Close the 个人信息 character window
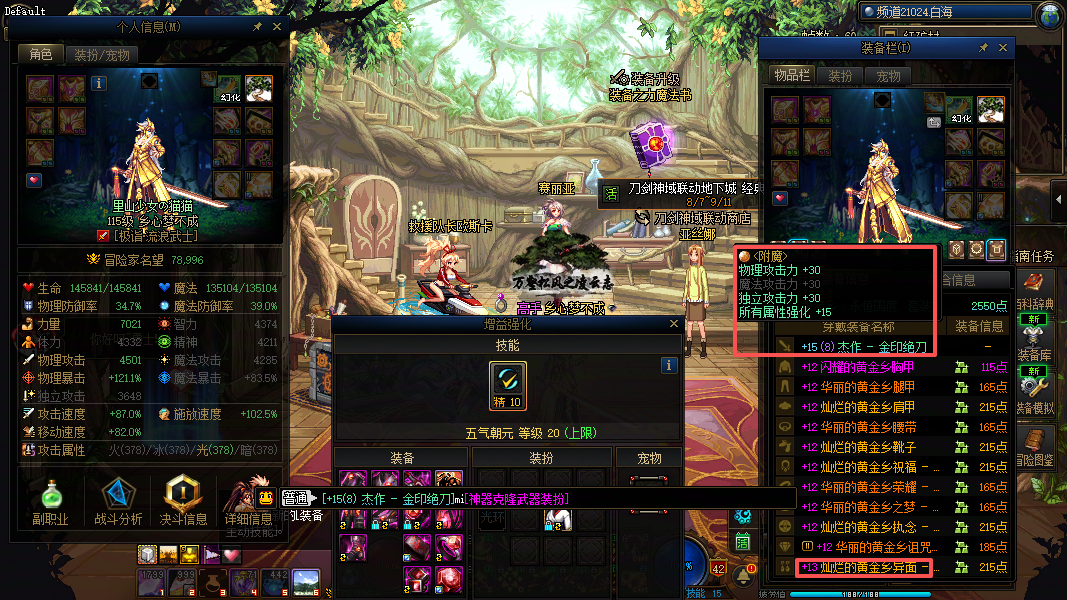 click(x=277, y=27)
